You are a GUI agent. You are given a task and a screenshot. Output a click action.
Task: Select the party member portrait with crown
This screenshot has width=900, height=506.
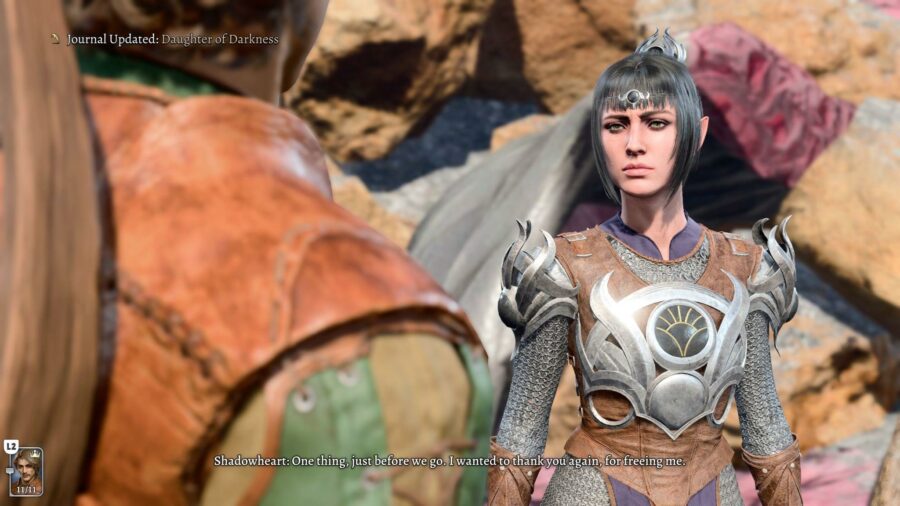click(x=26, y=470)
